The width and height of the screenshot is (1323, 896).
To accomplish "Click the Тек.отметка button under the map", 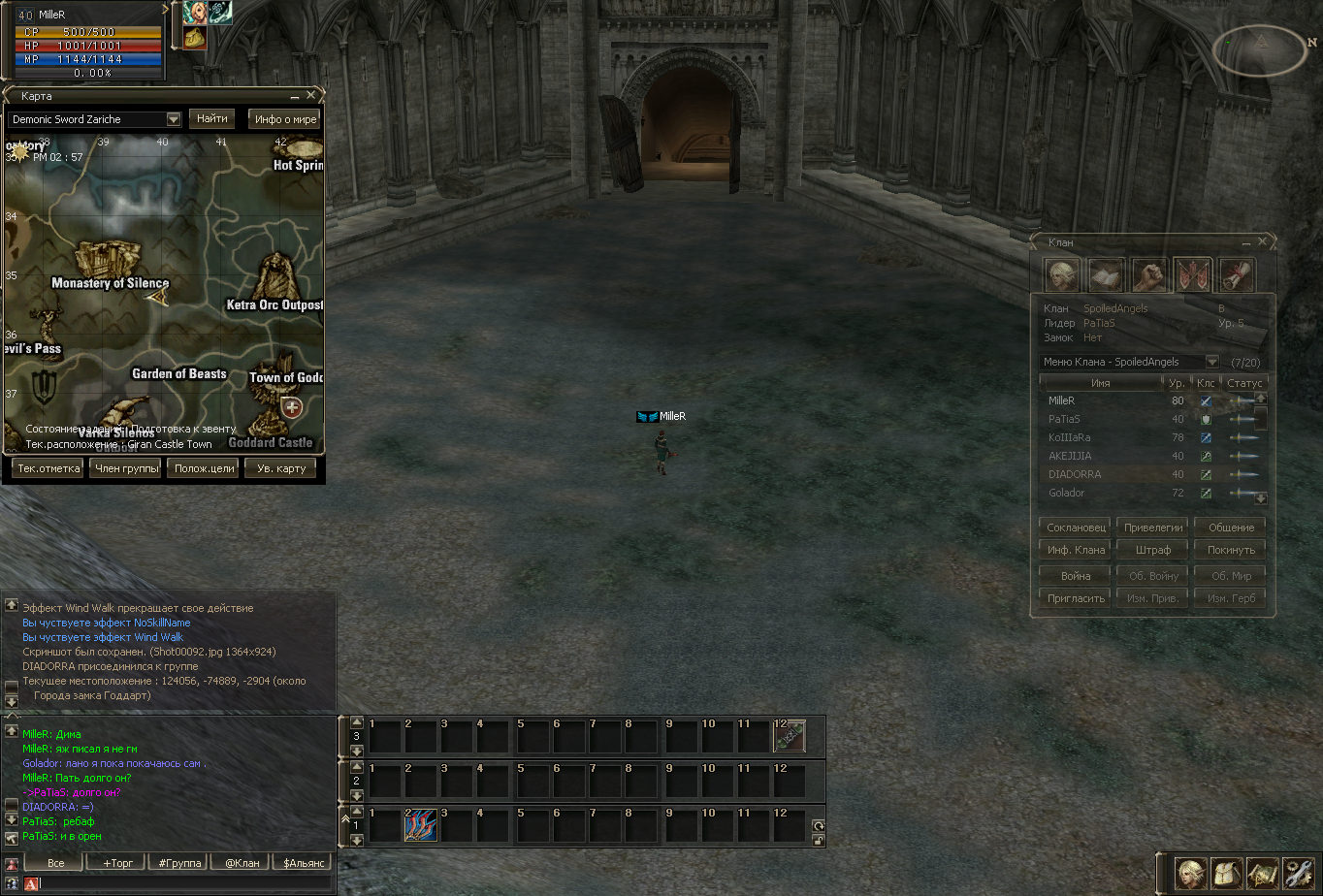I will [x=48, y=468].
